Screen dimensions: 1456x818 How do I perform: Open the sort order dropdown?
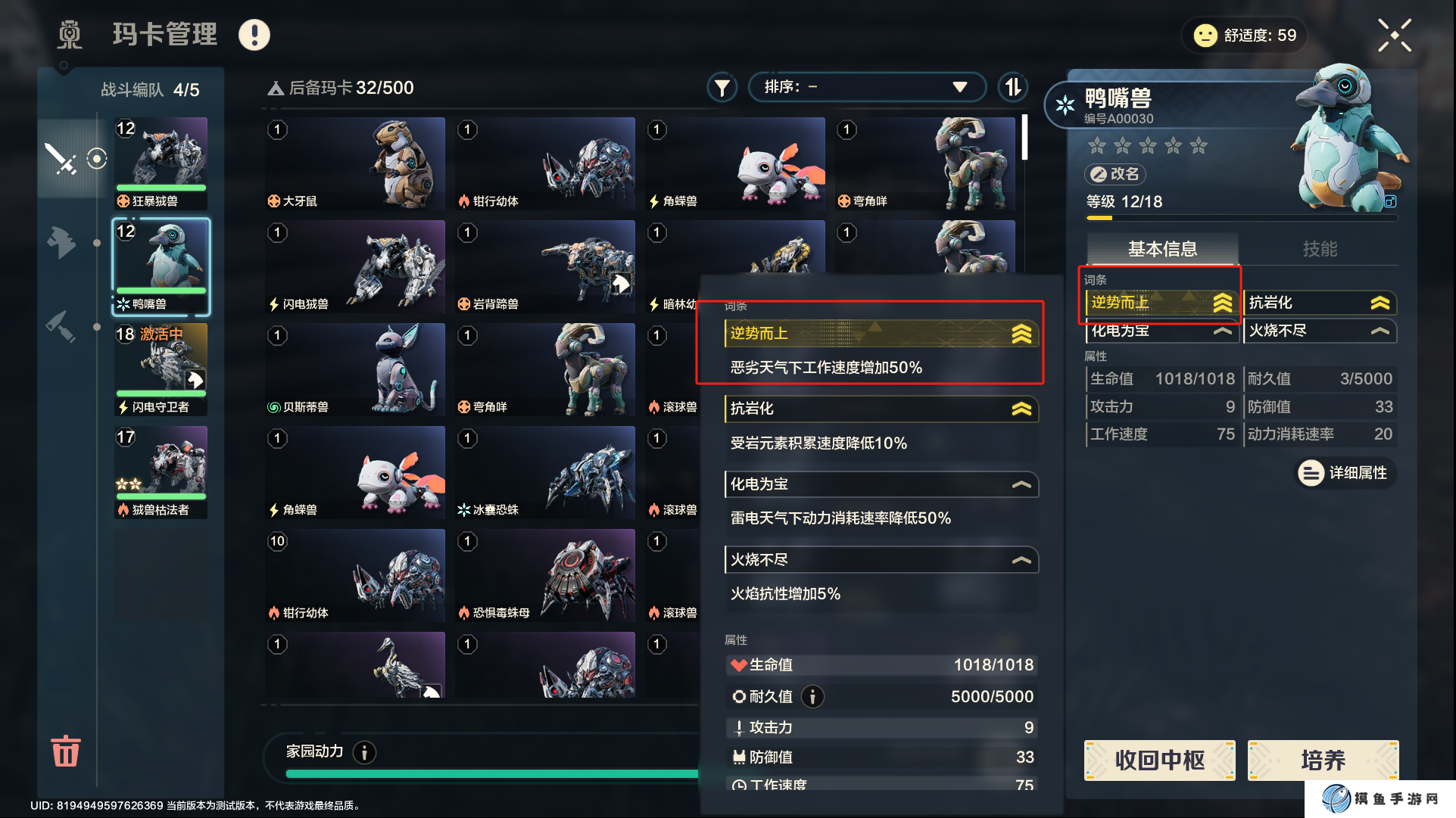[x=866, y=87]
